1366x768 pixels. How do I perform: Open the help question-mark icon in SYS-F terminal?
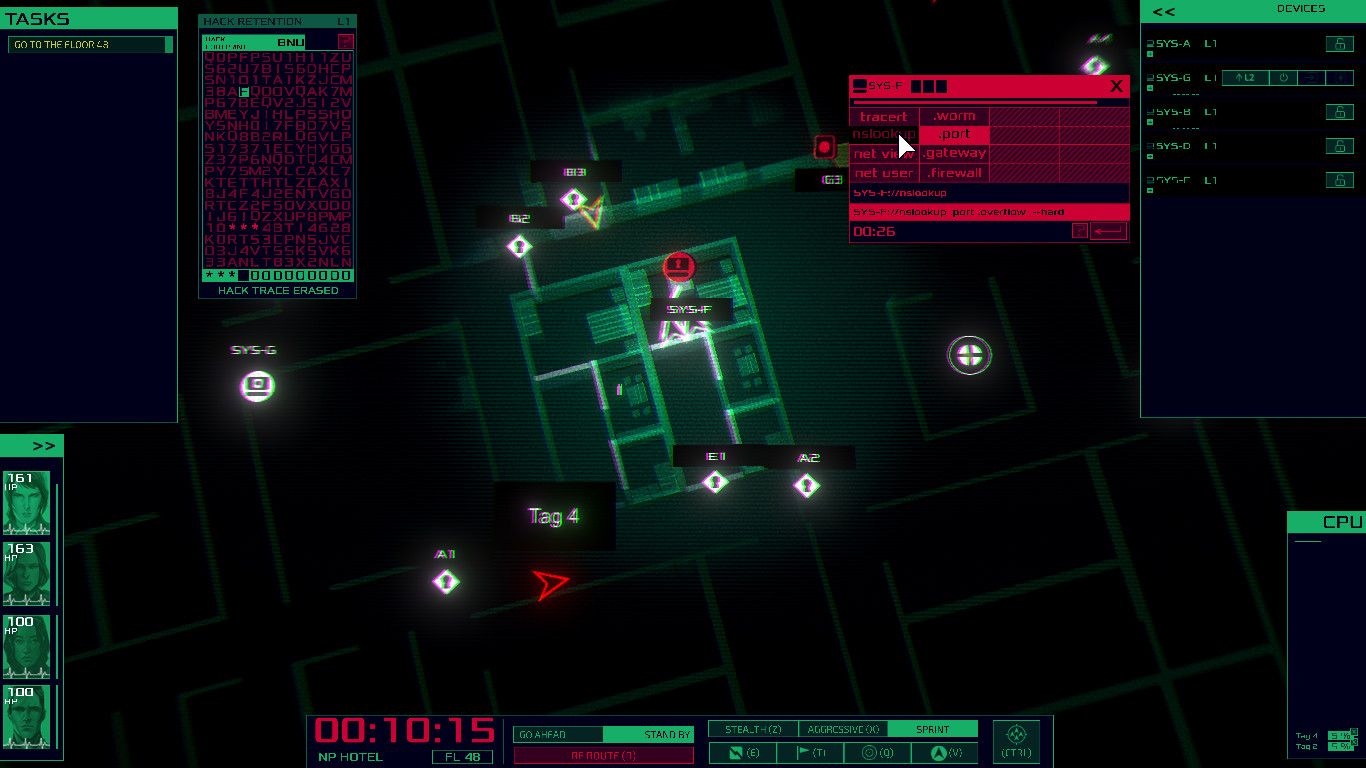(1080, 230)
